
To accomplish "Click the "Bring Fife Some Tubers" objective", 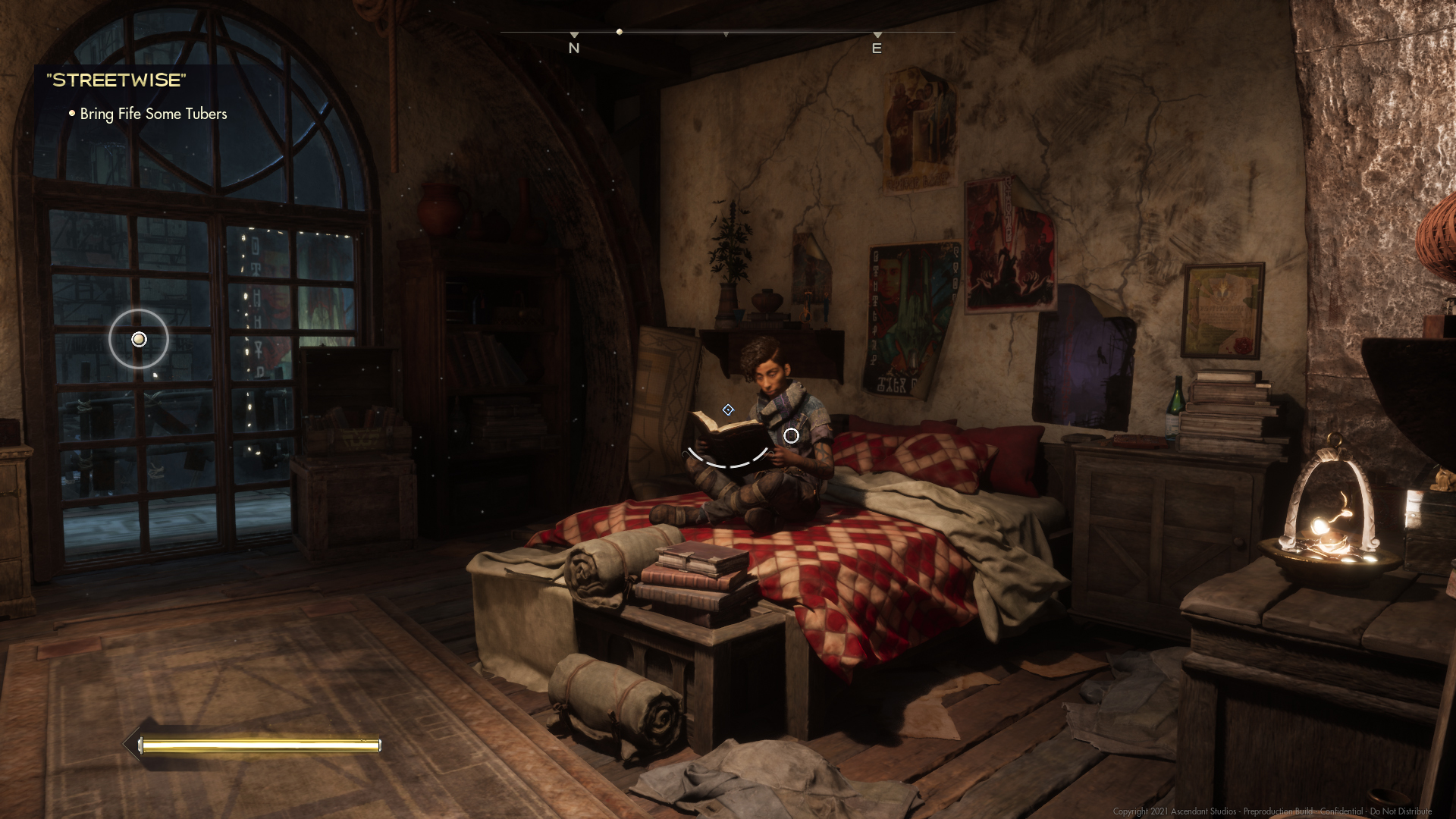I will (153, 114).
